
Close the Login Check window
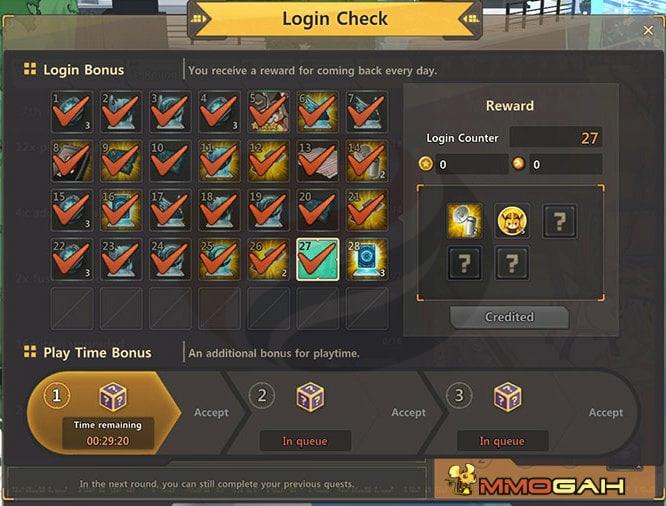[648, 30]
